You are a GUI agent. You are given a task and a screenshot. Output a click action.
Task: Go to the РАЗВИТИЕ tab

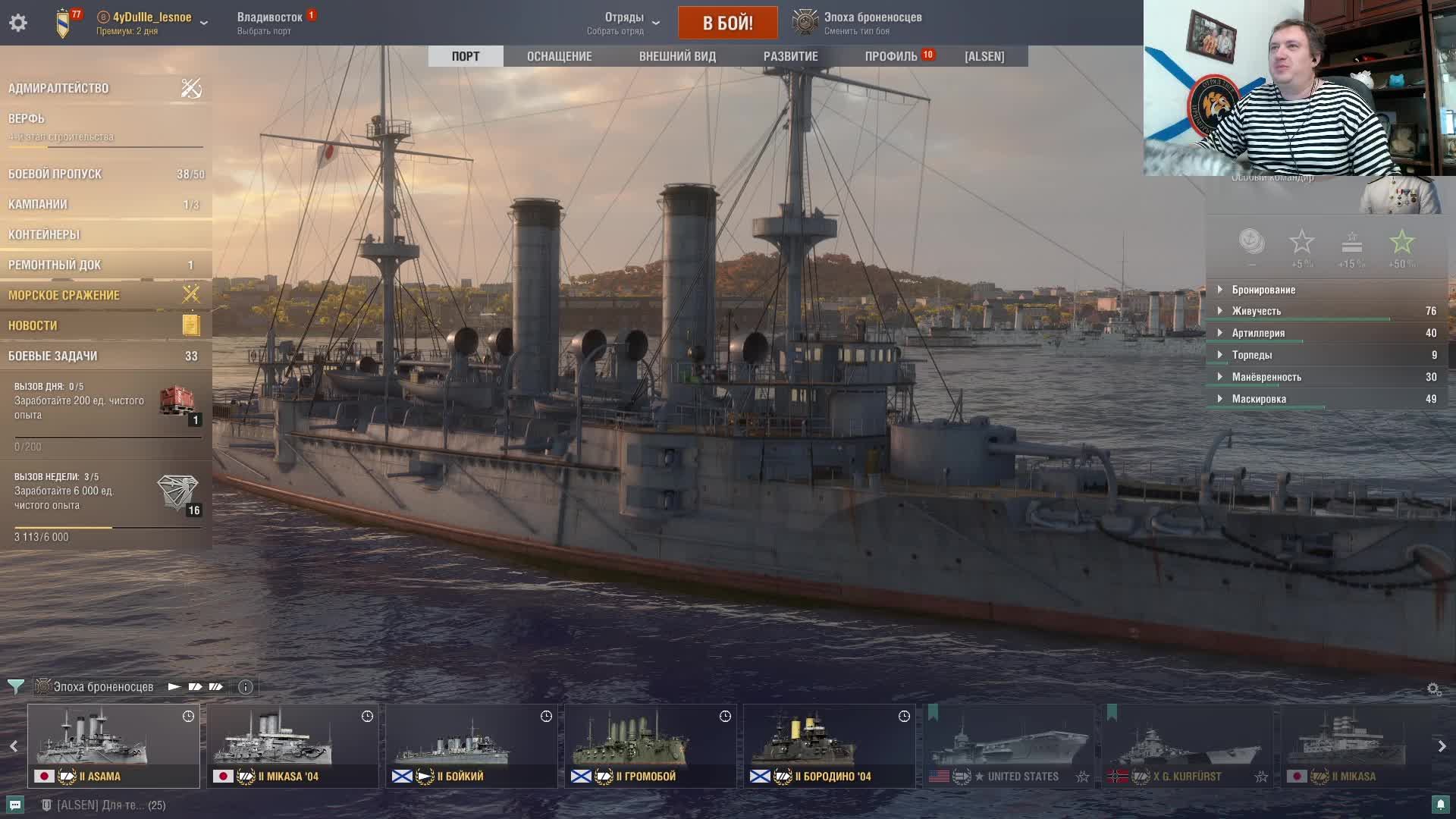pos(790,56)
